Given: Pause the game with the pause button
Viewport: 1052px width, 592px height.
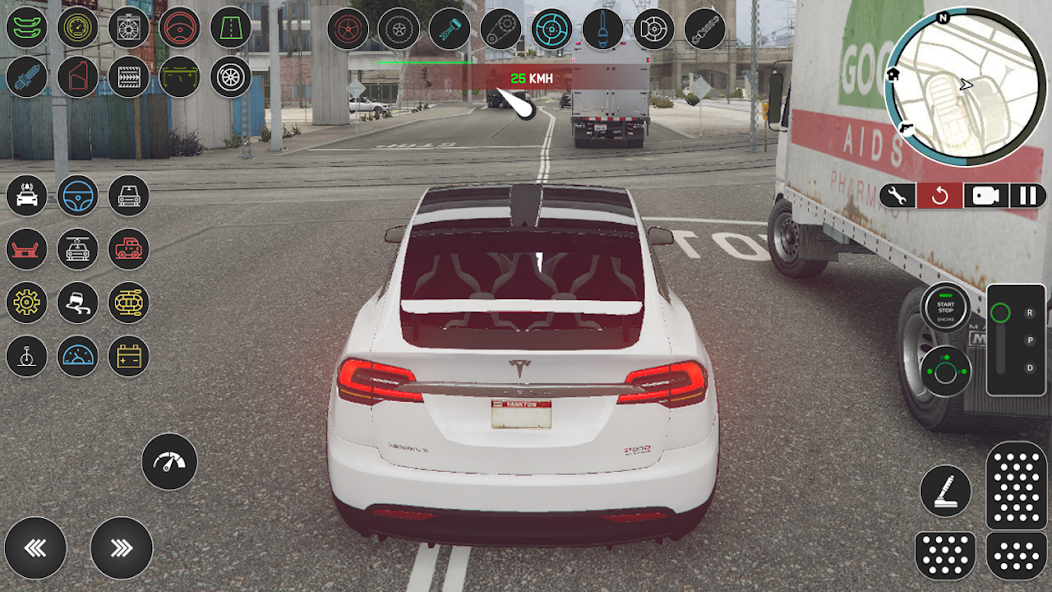Looking at the screenshot, I should click(1027, 195).
